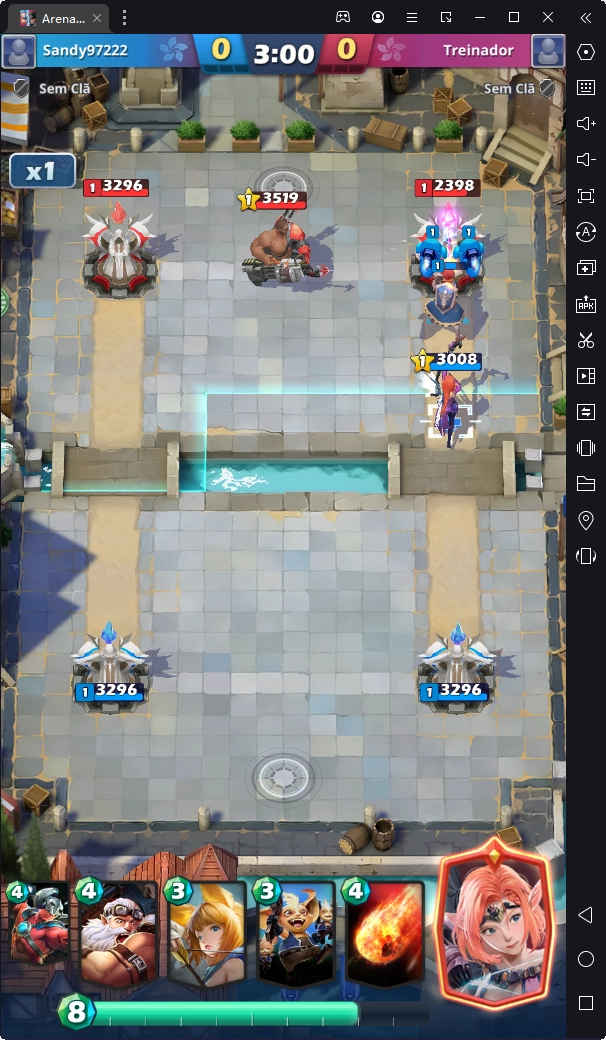Image resolution: width=606 pixels, height=1040 pixels.
Task: Turn up the emulator volume
Action: [x=586, y=123]
